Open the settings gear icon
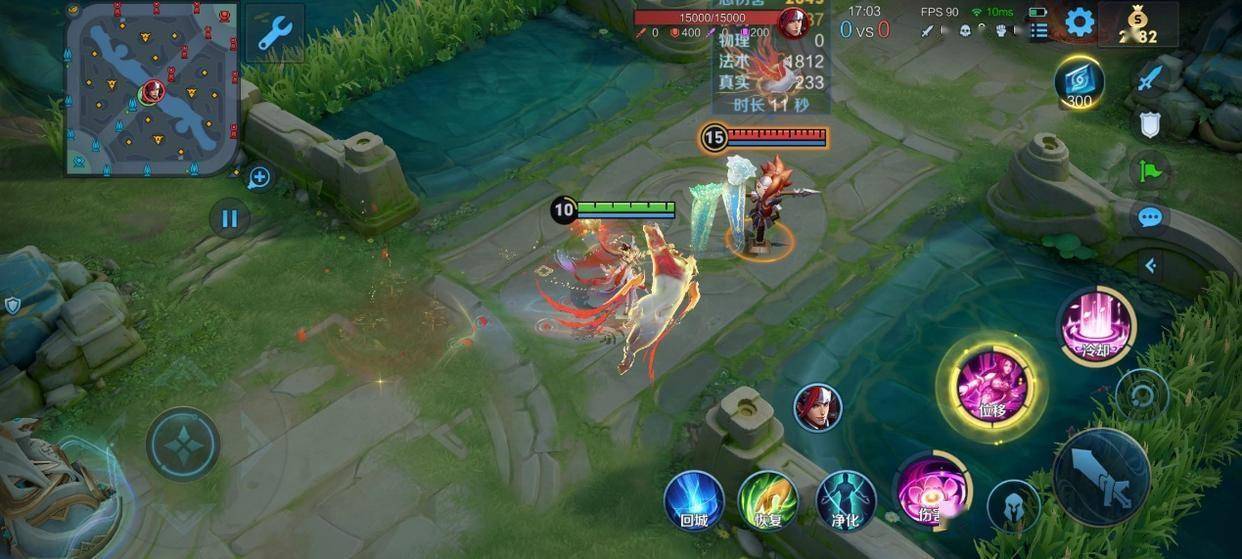Image resolution: width=1242 pixels, height=559 pixels. (1079, 22)
